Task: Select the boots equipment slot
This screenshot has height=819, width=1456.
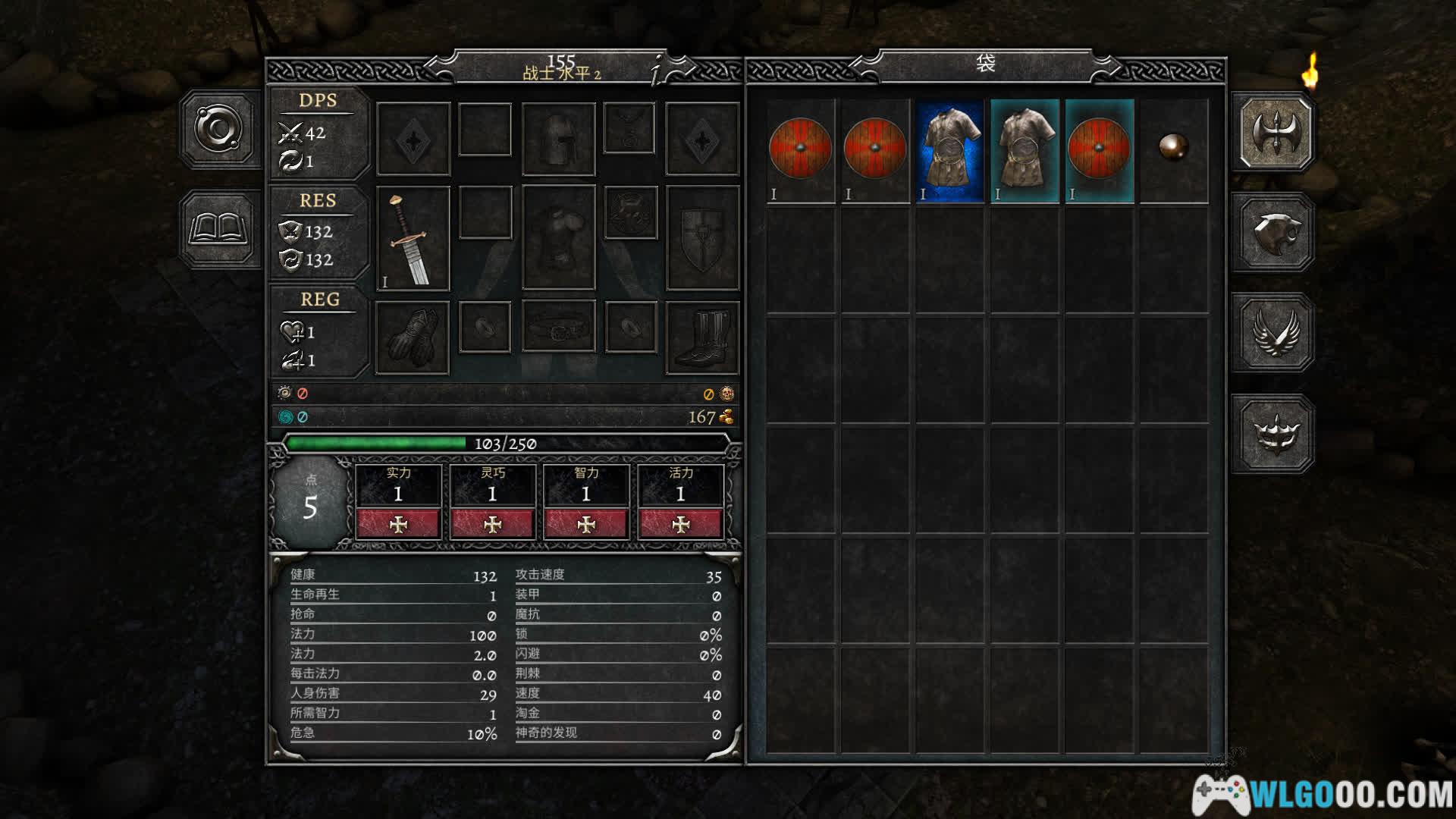Action: (702, 337)
